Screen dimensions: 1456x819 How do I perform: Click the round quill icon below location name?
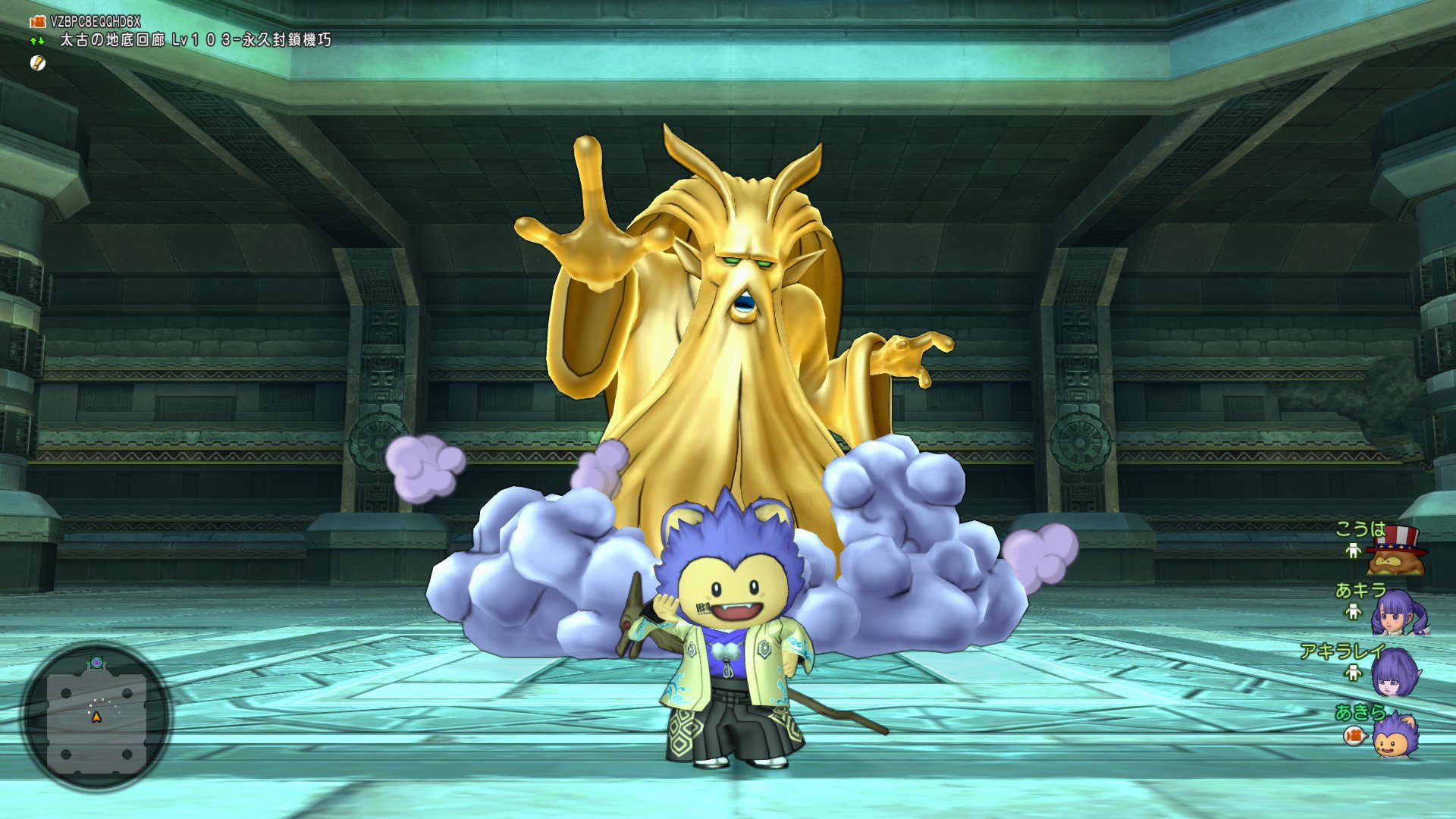coord(38,63)
